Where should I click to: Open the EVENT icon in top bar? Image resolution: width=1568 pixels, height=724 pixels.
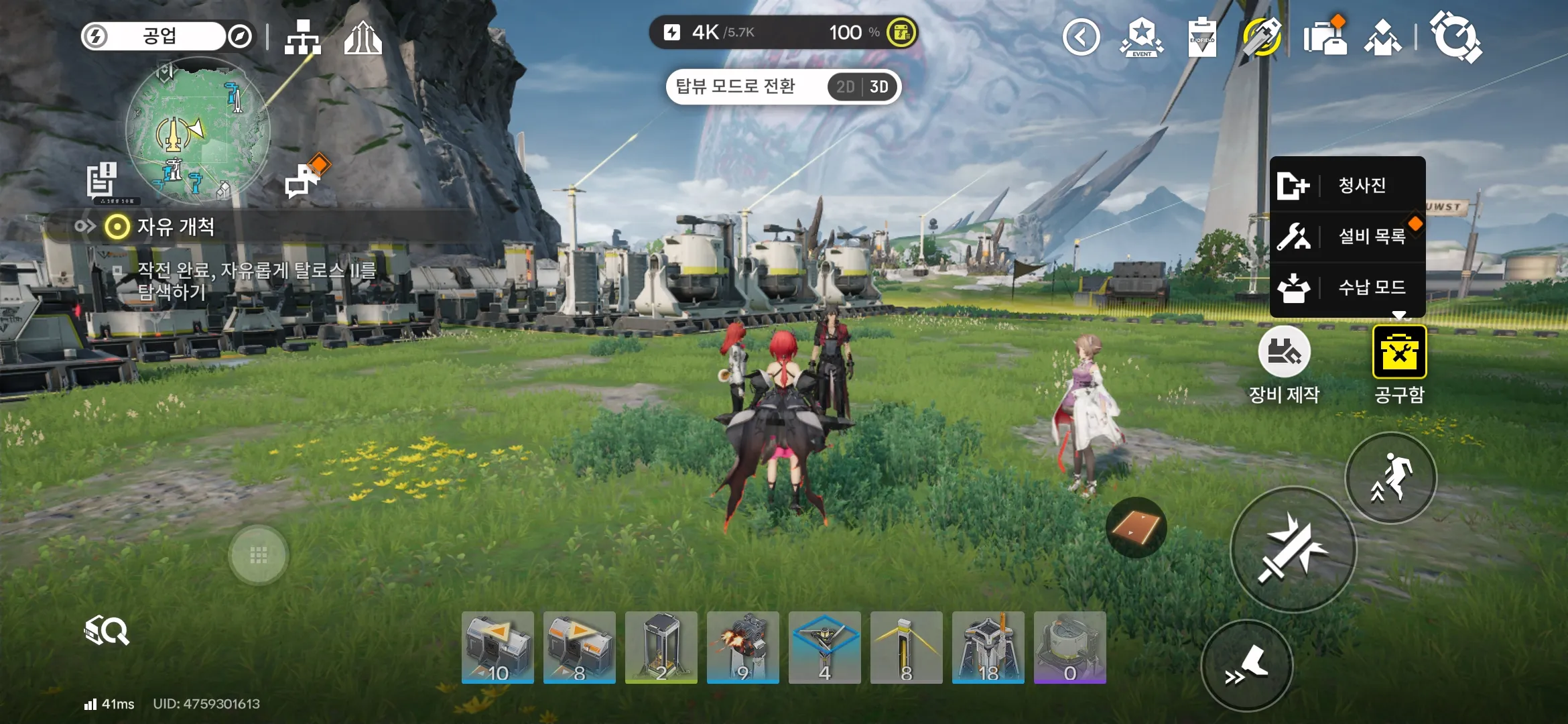1142,37
